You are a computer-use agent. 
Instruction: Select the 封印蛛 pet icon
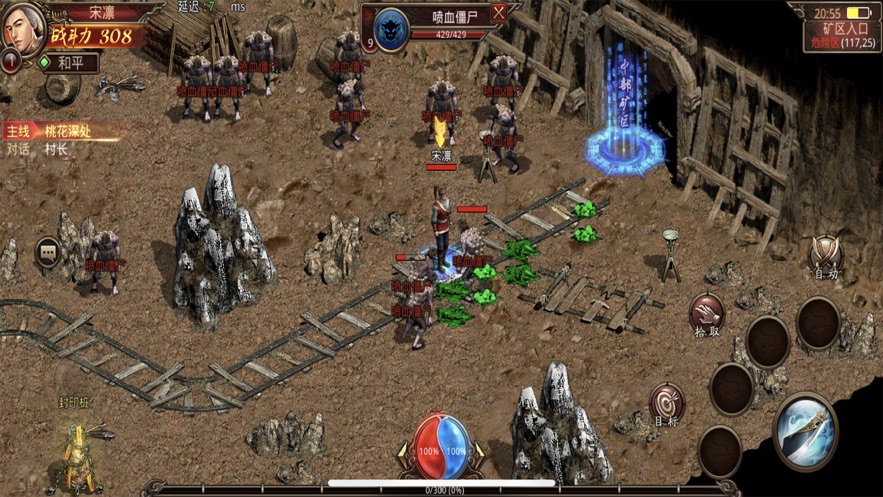click(77, 453)
